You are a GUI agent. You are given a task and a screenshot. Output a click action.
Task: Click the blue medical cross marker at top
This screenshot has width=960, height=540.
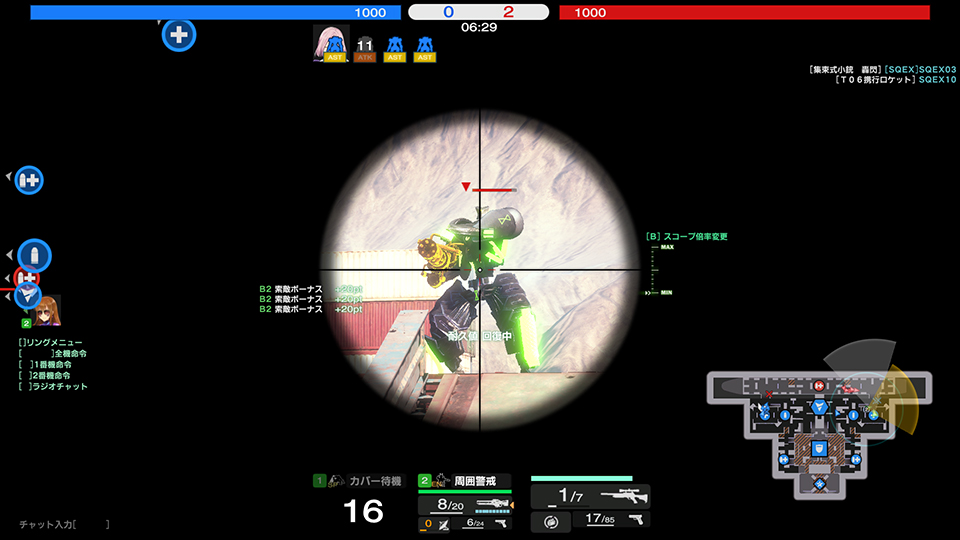tap(179, 34)
